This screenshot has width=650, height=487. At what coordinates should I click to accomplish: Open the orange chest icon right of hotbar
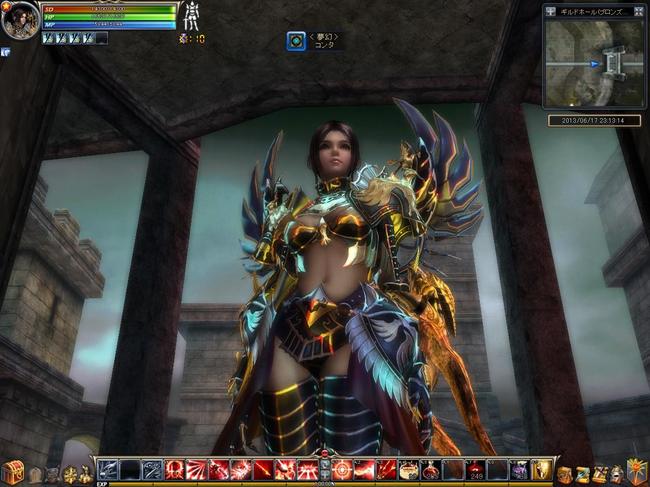tap(566, 473)
